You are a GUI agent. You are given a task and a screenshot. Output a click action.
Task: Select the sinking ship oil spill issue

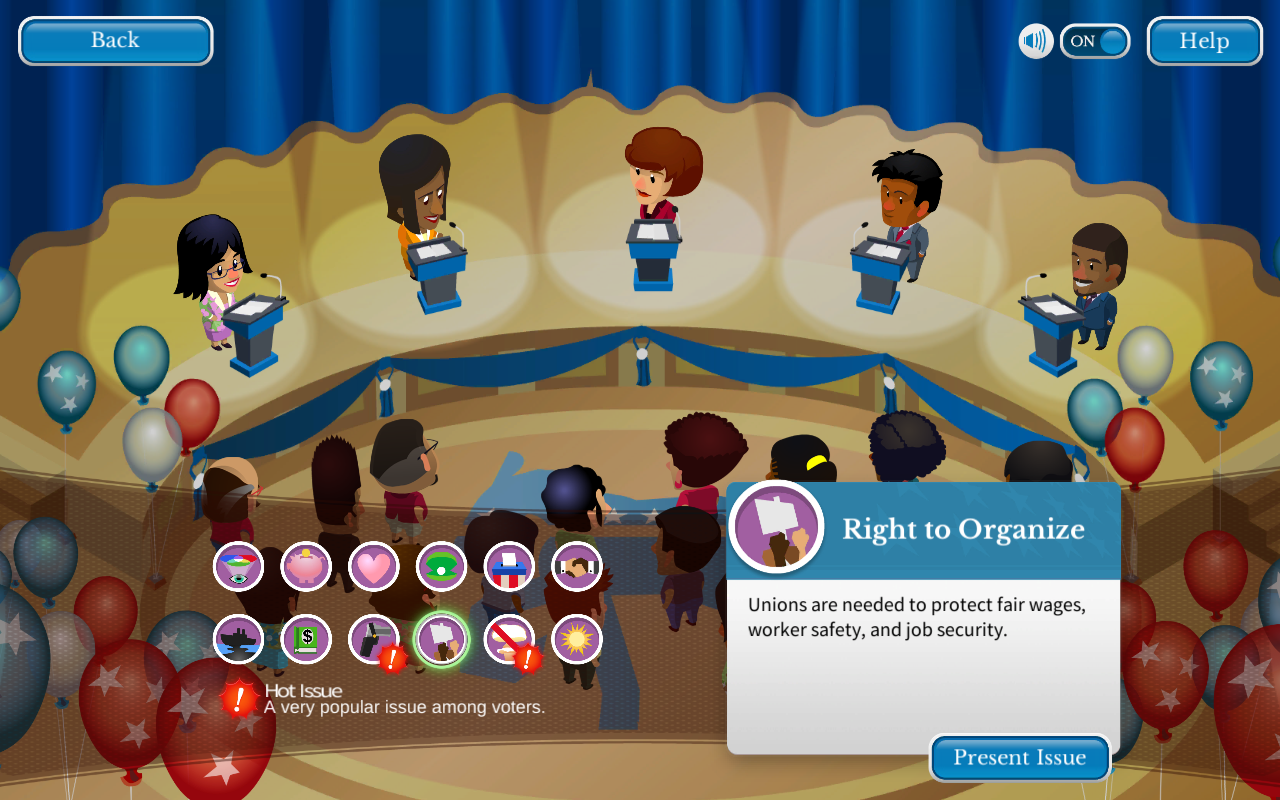tap(238, 639)
